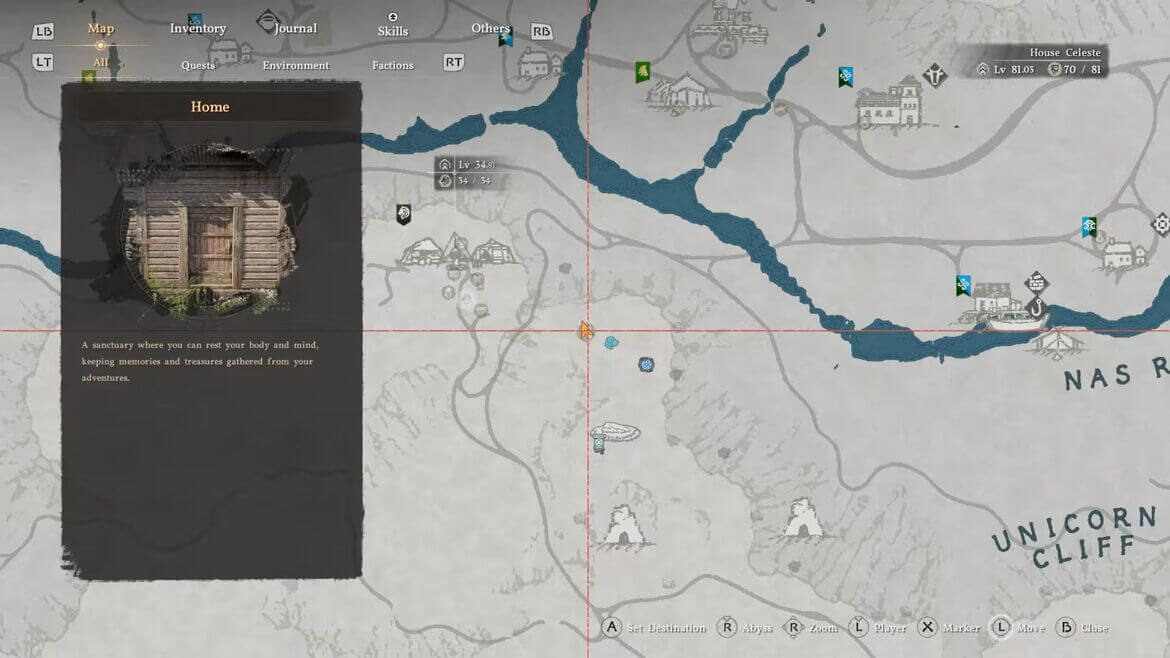Viewport: 1170px width, 658px height.
Task: Go to the Skills tab
Action: [x=393, y=30]
